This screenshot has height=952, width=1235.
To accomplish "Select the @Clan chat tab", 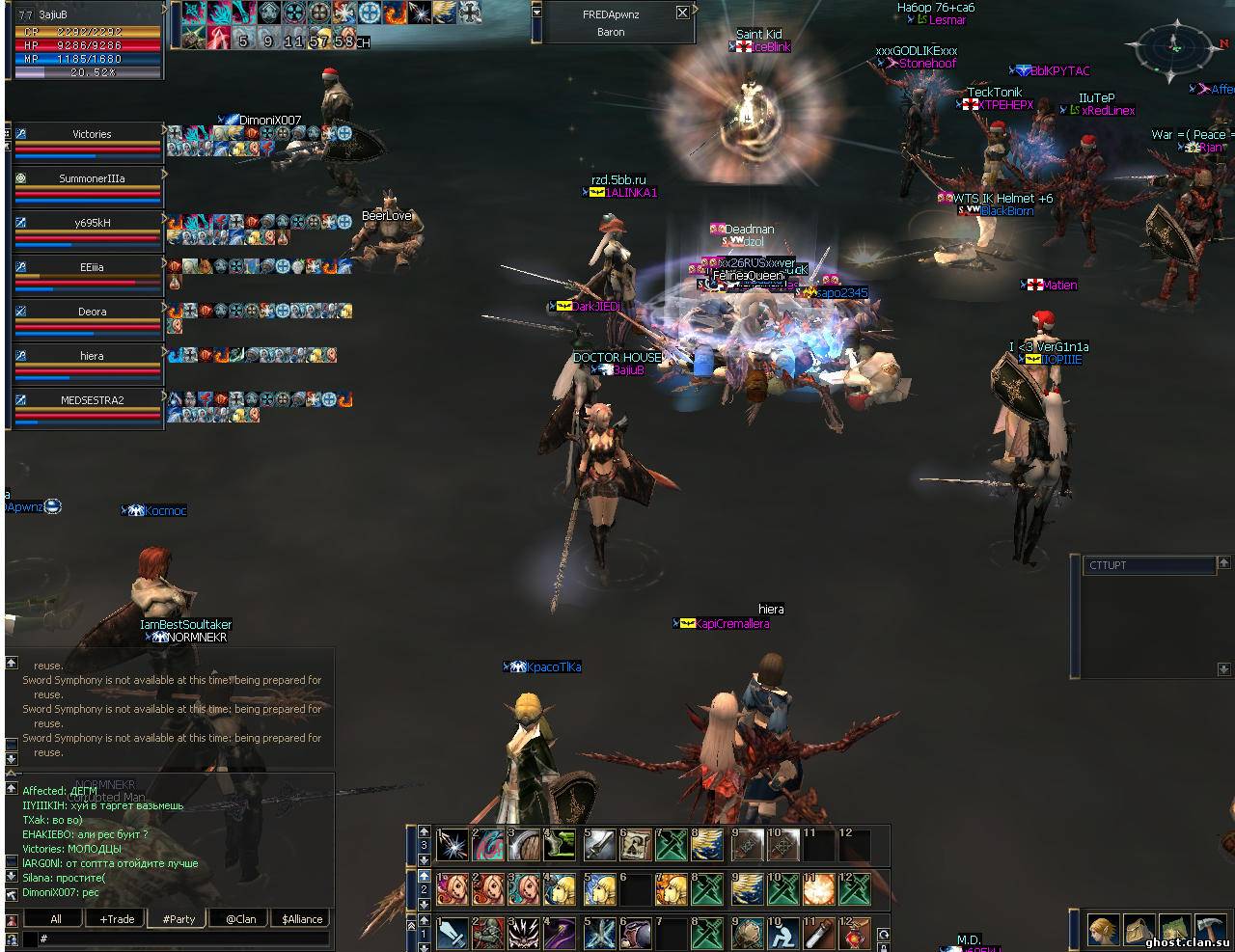I will [240, 919].
